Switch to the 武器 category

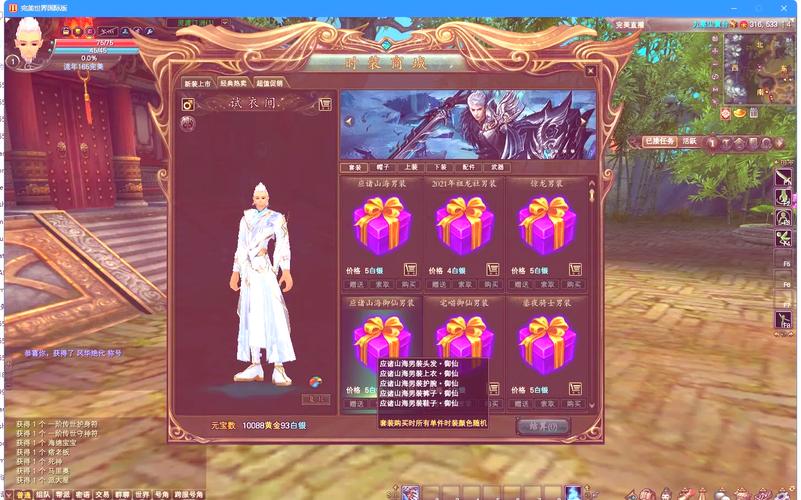click(499, 167)
